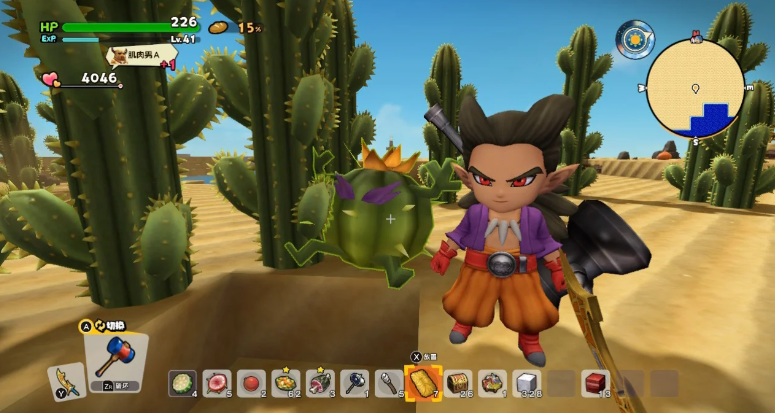Click the bread hunger meter icon
Image resolution: width=775 pixels, height=413 pixels.
[x=219, y=27]
